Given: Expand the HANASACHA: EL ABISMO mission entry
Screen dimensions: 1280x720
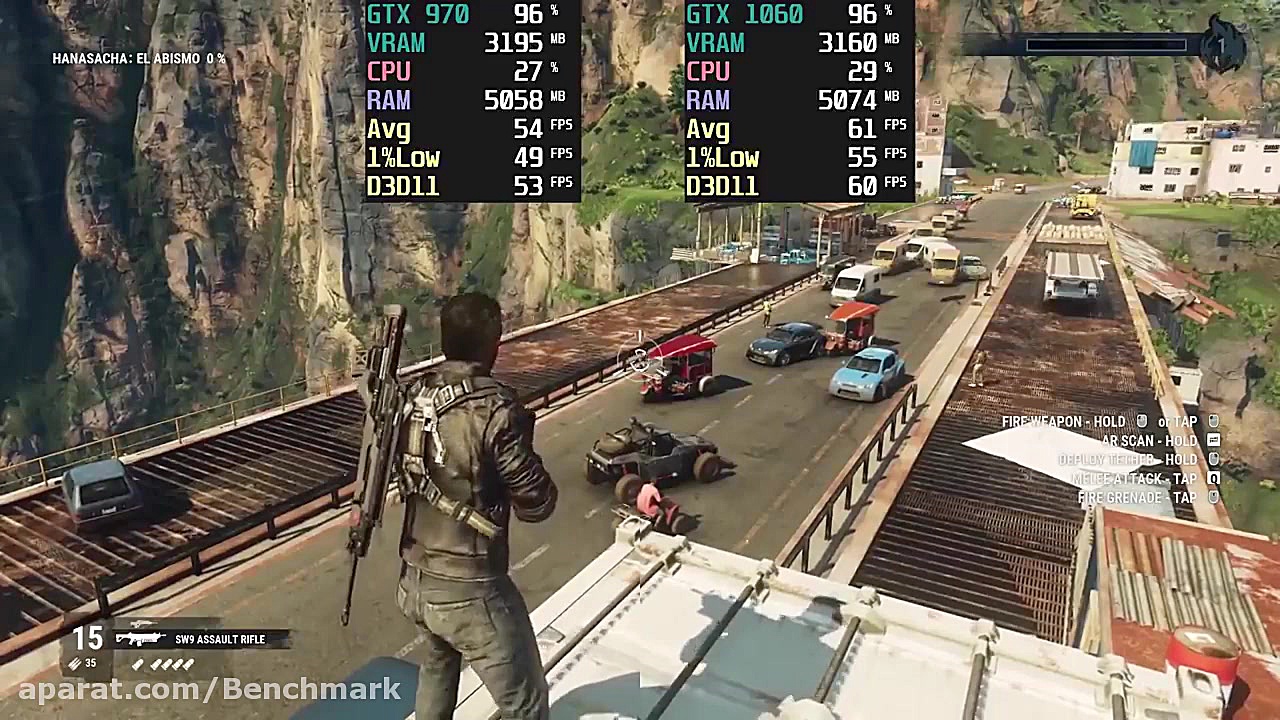Looking at the screenshot, I should coord(140,58).
